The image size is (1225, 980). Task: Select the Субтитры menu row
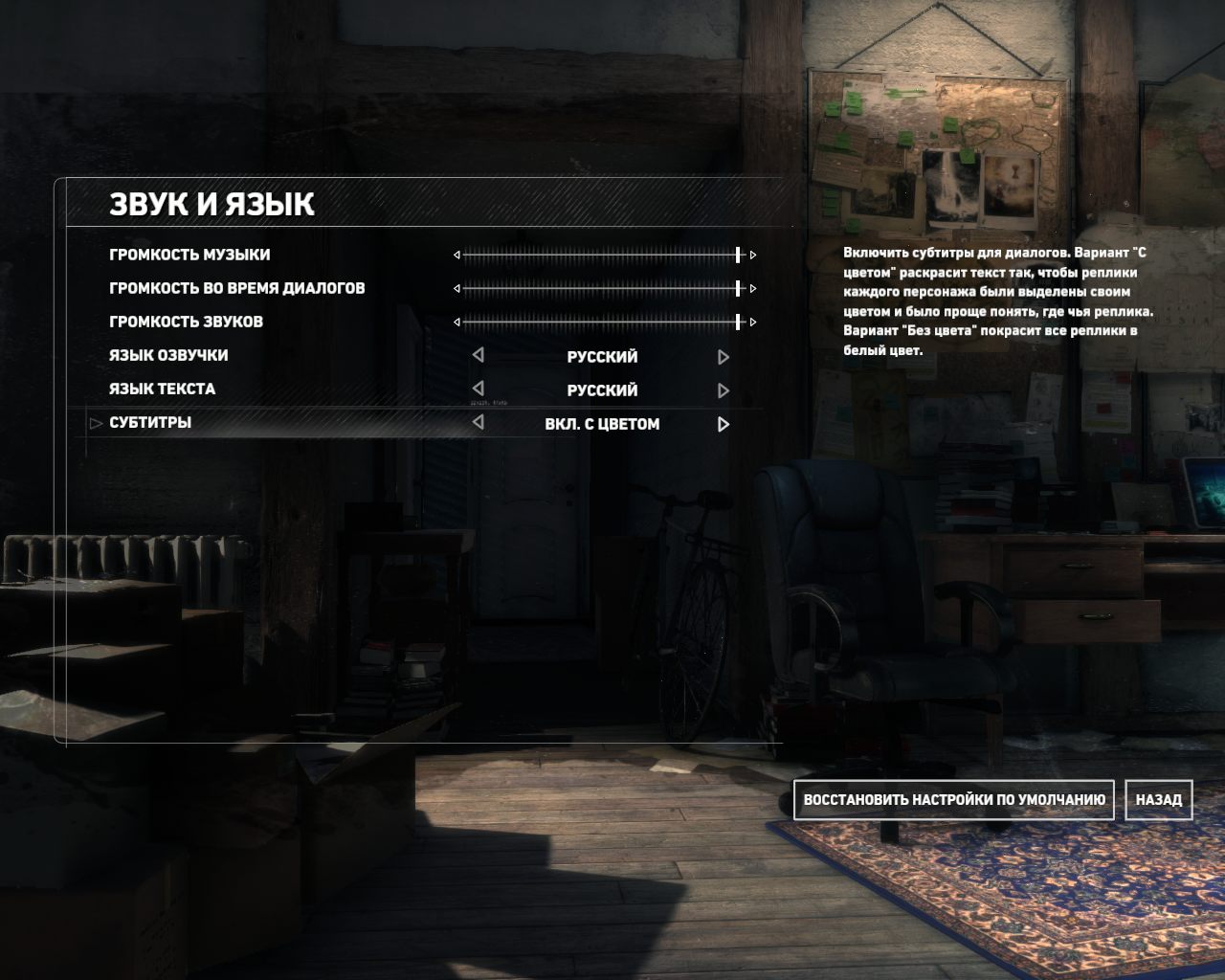(150, 422)
